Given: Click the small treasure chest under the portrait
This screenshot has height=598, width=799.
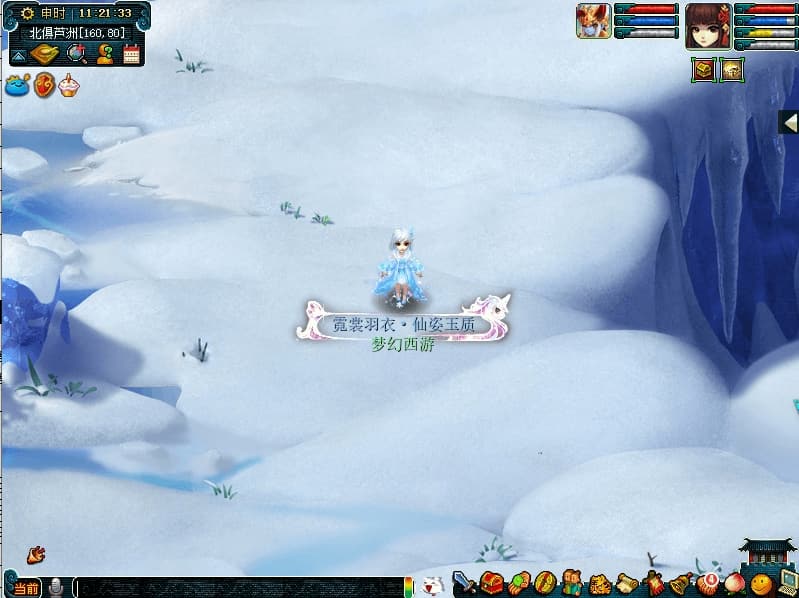Looking at the screenshot, I should (704, 72).
